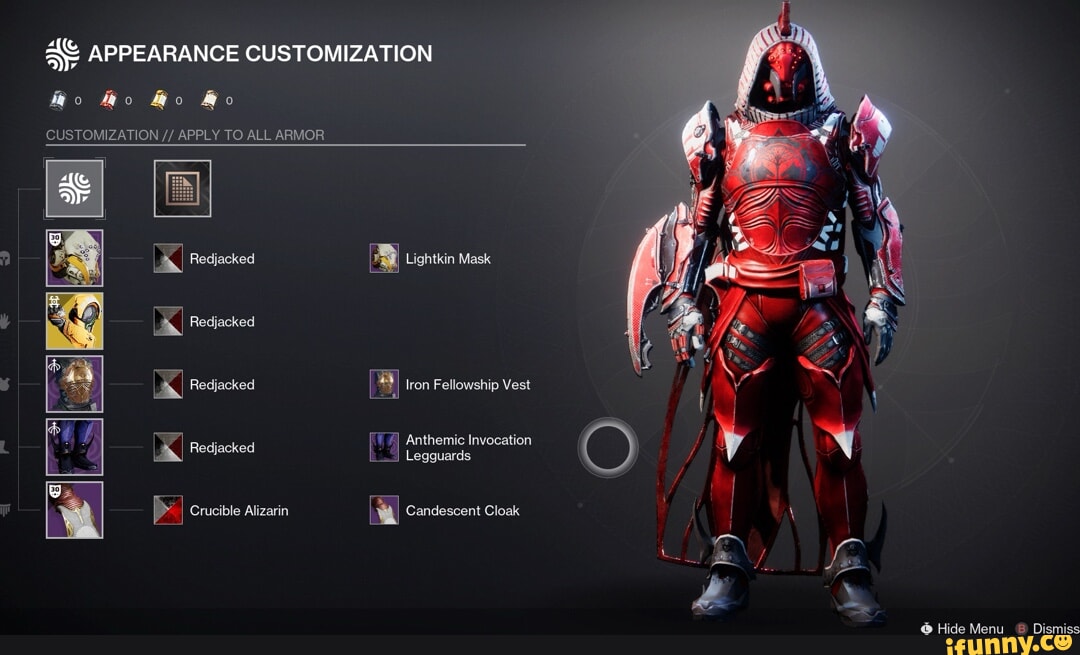Open the Crucible Alizarin shader swatch
This screenshot has width=1080, height=655.
tap(168, 511)
